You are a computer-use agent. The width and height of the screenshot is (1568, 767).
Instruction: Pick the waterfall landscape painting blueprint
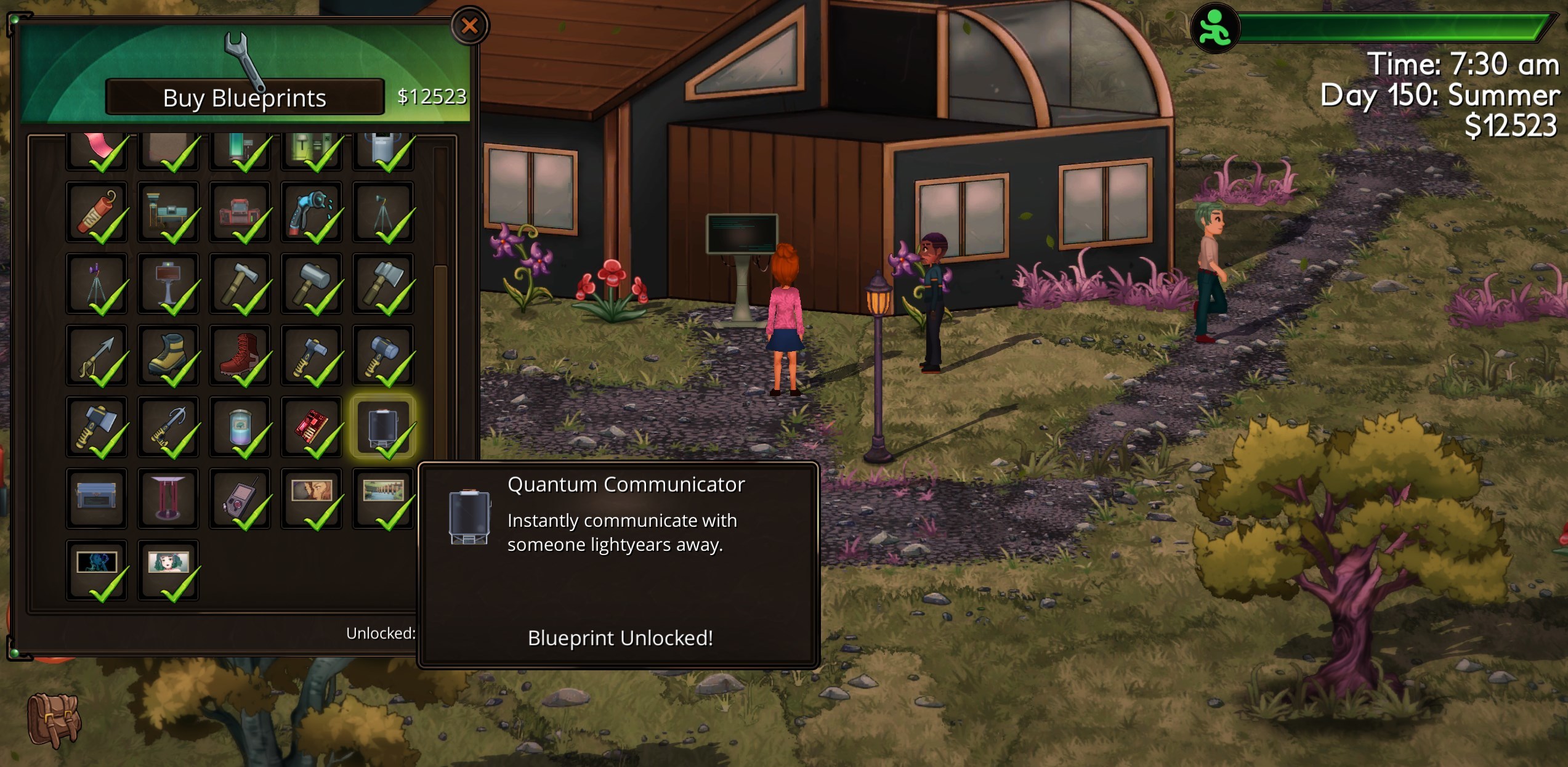382,498
